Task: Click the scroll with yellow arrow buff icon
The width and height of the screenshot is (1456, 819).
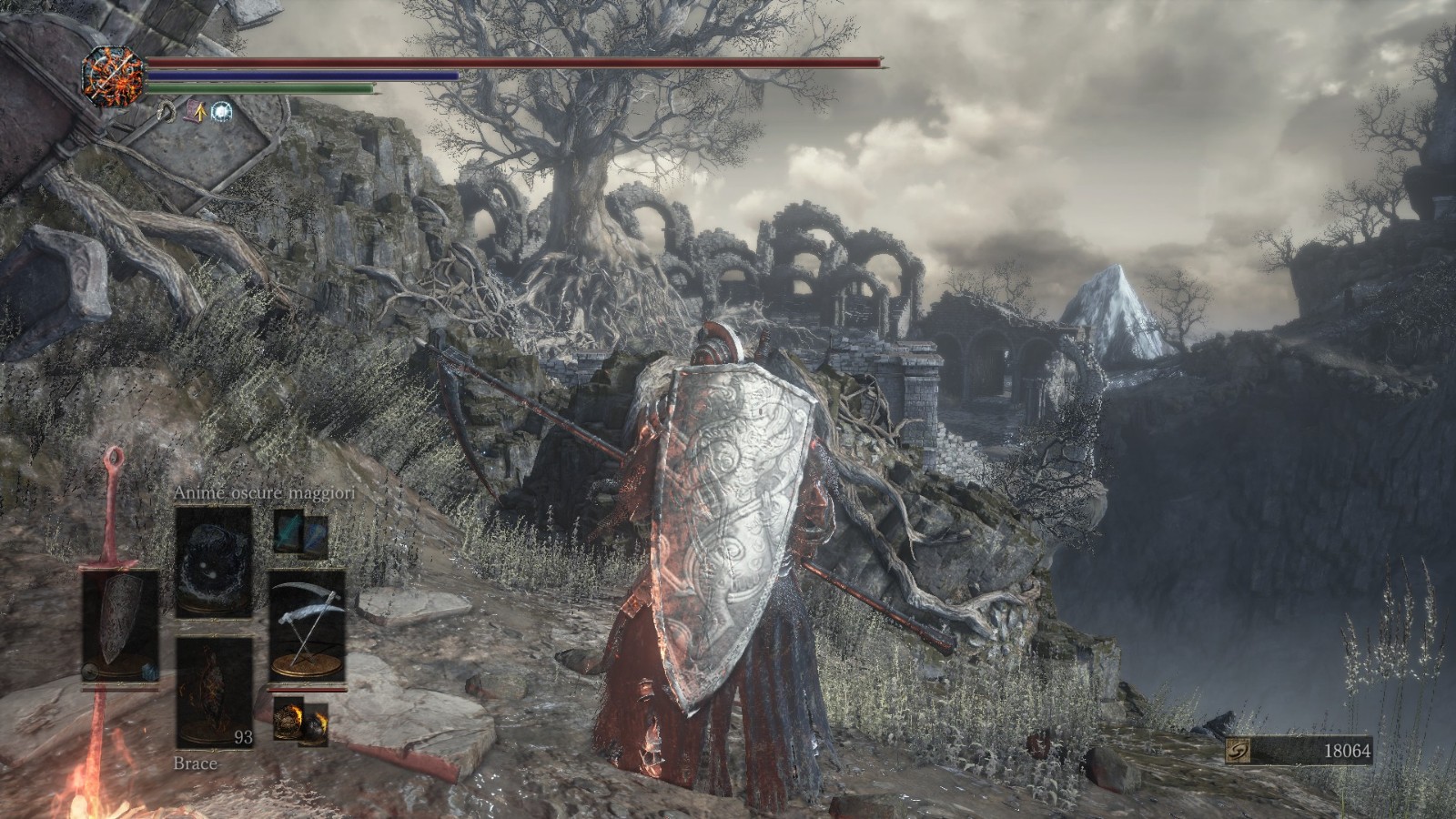Action: point(195,112)
